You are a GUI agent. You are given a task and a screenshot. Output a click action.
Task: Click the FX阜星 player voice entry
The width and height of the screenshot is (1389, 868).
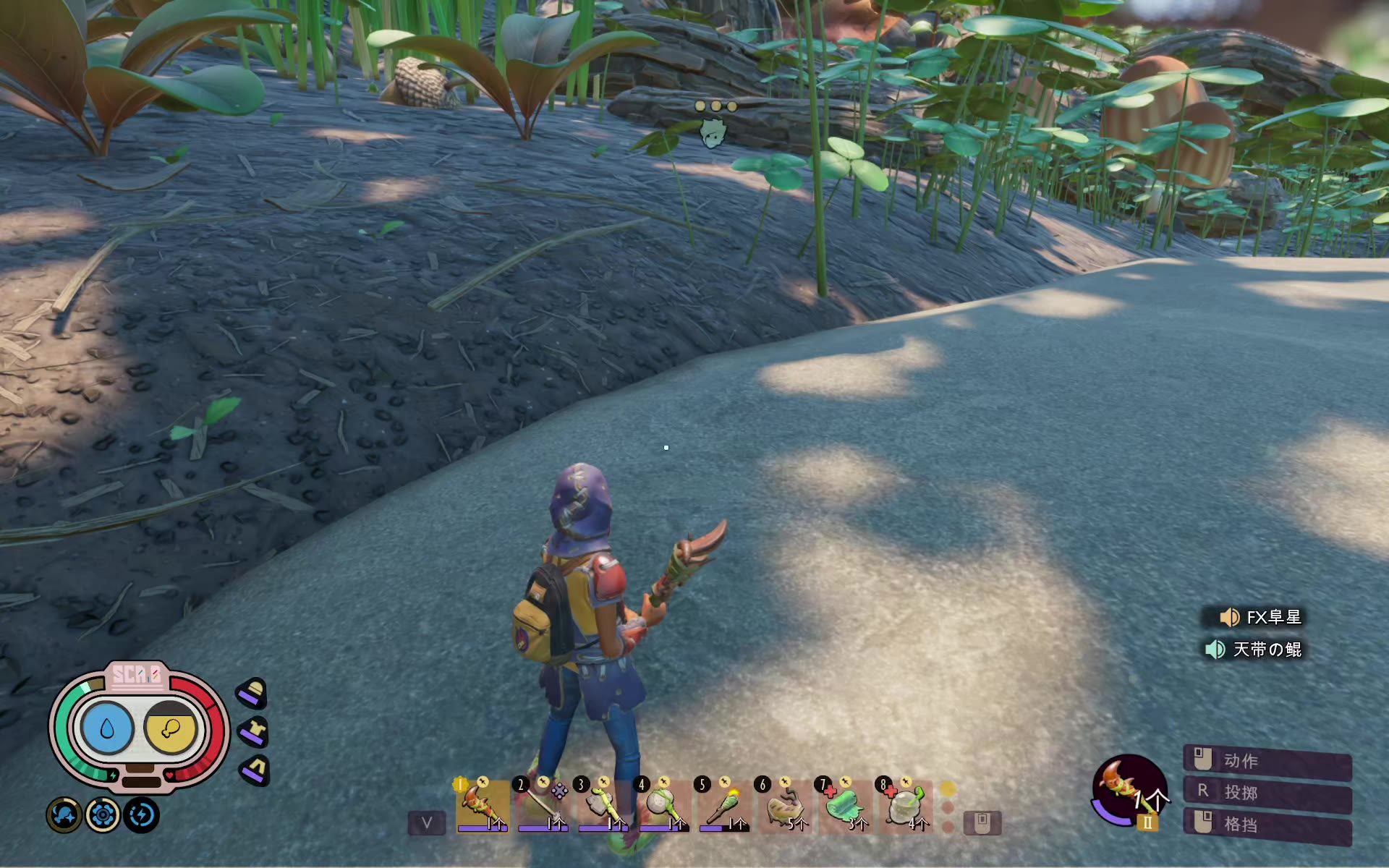pos(1262,617)
